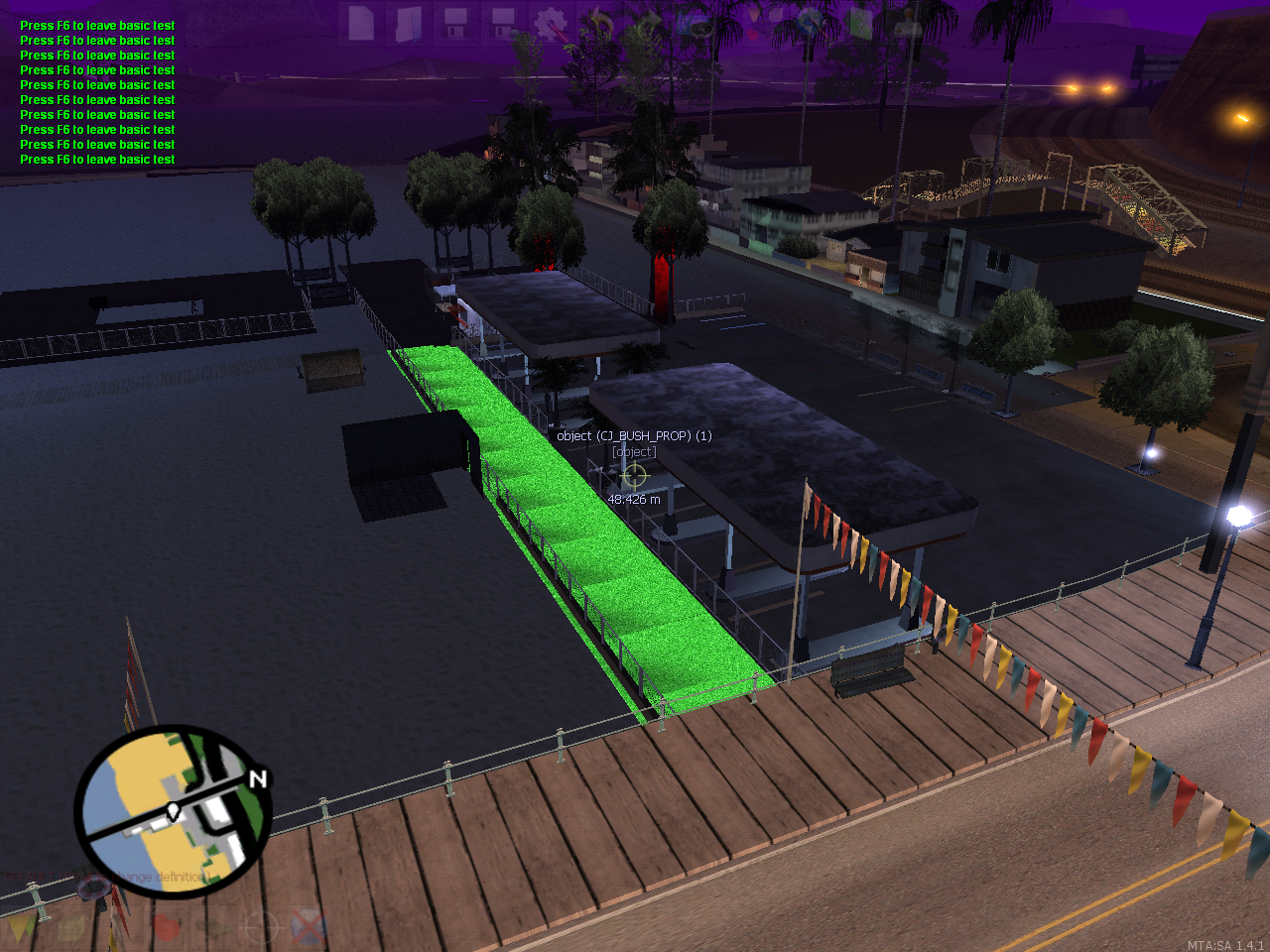
Task: Save the current map
Action: click(458, 22)
